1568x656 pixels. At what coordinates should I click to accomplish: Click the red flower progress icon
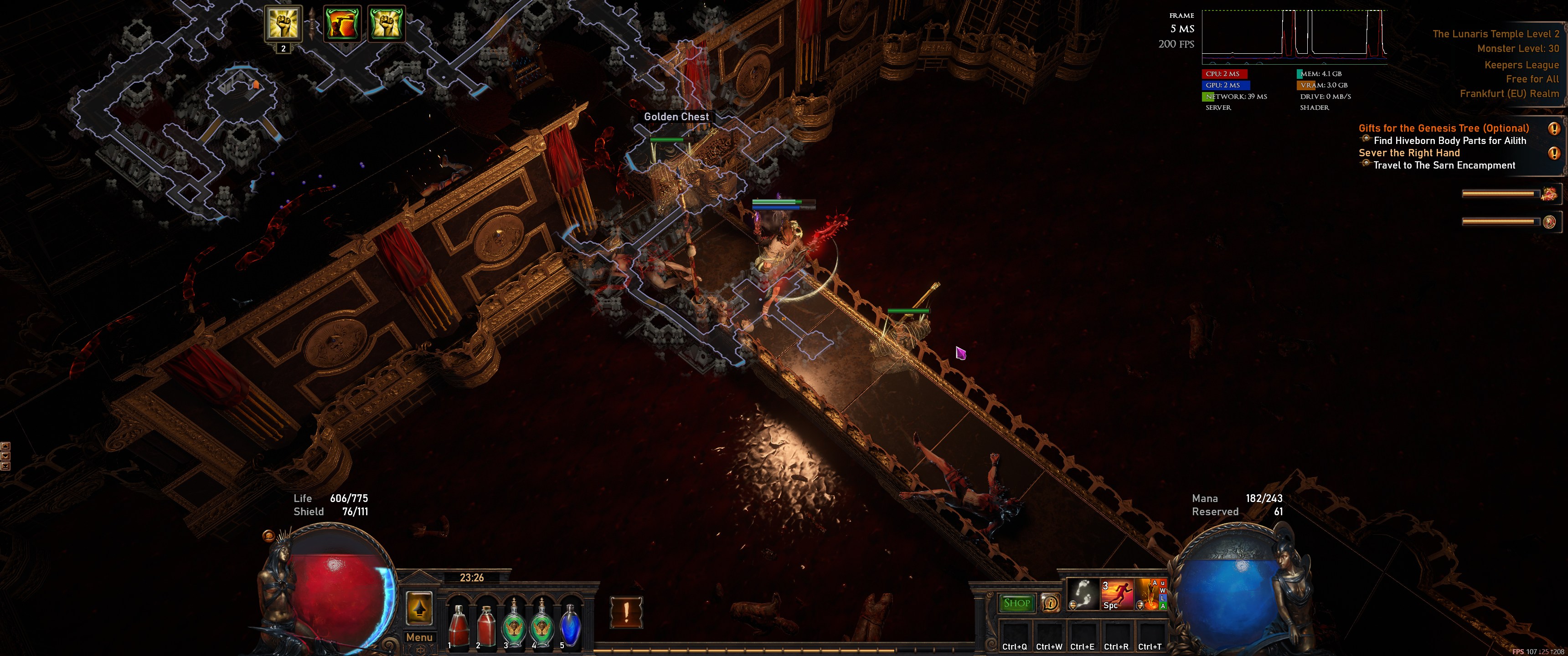coord(1548,194)
